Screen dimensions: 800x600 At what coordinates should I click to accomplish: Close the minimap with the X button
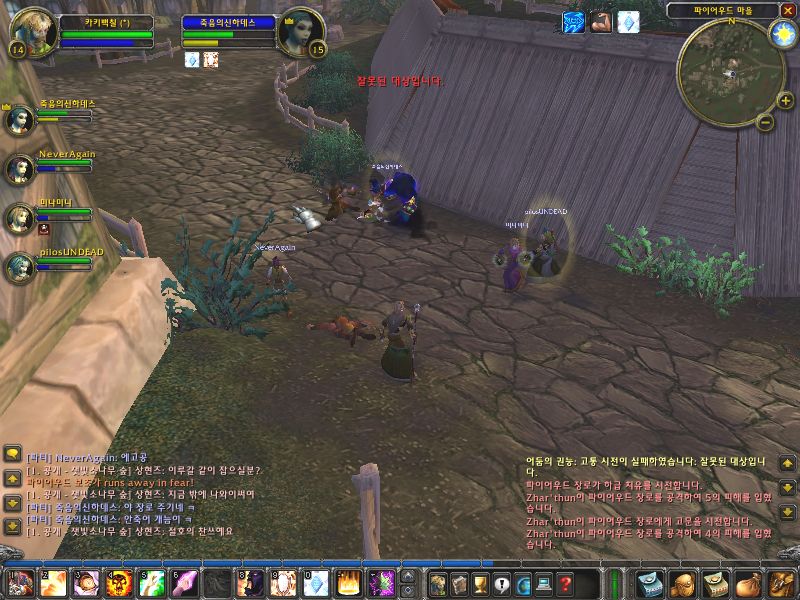788,10
